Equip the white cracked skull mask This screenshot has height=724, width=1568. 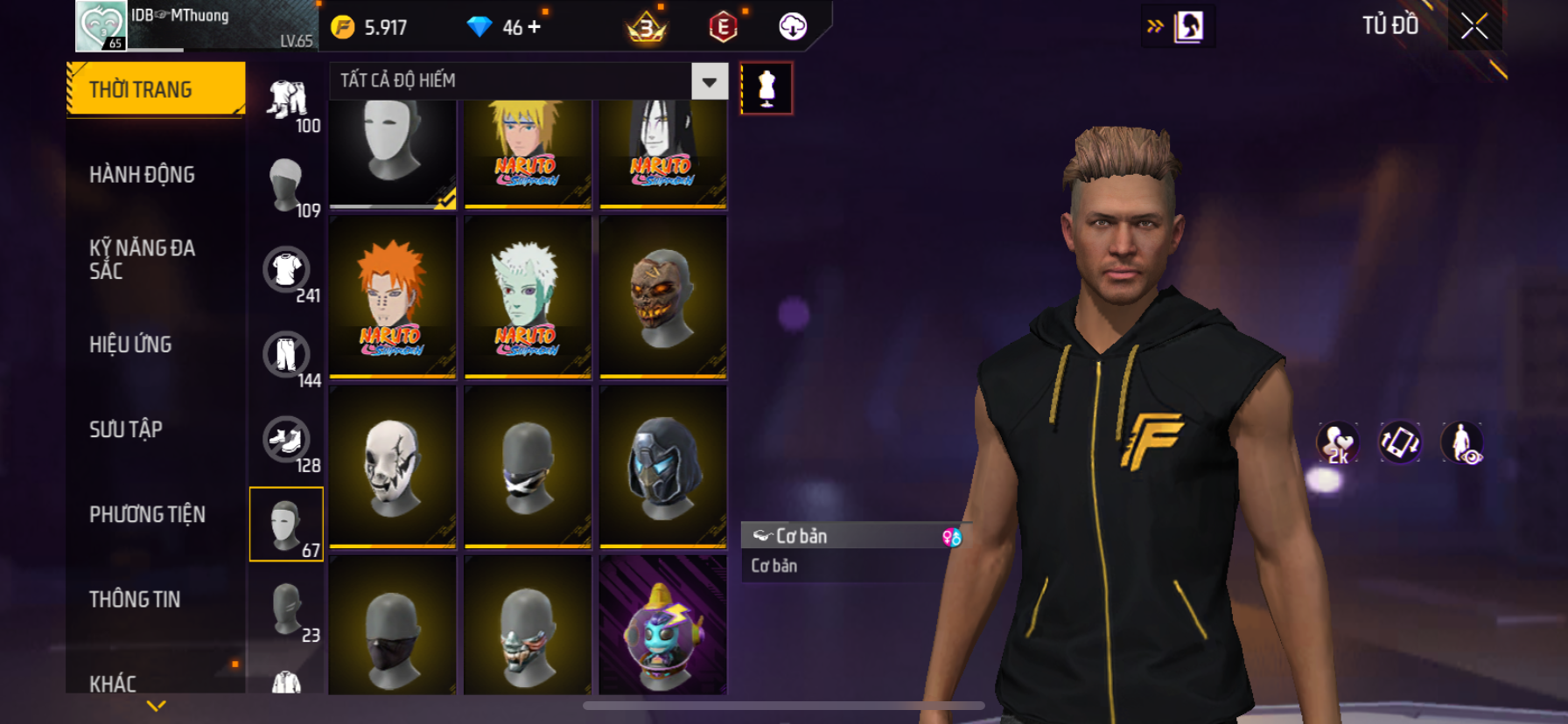(x=392, y=467)
